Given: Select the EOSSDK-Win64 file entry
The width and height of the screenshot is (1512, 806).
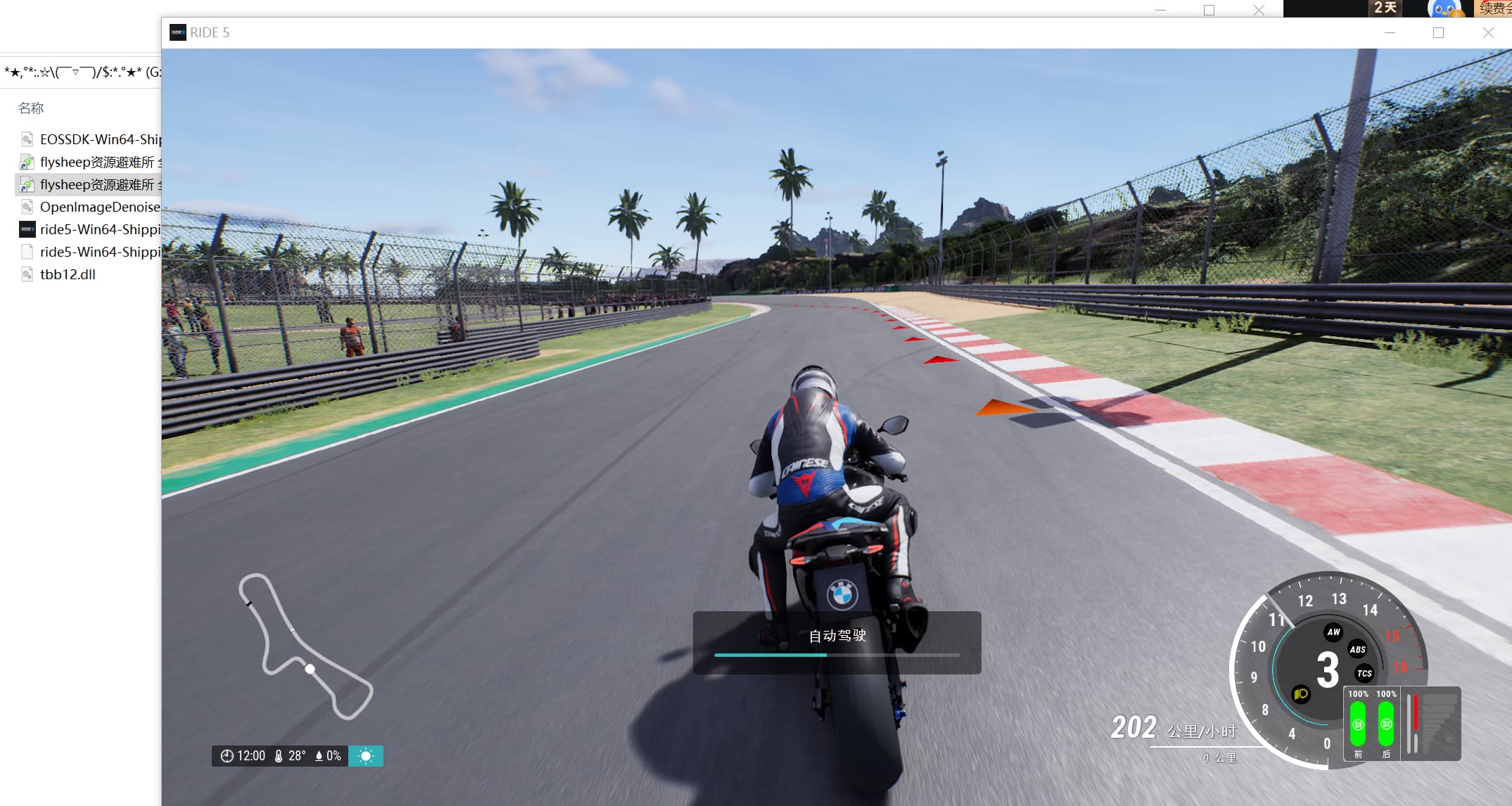Looking at the screenshot, I should [99, 139].
